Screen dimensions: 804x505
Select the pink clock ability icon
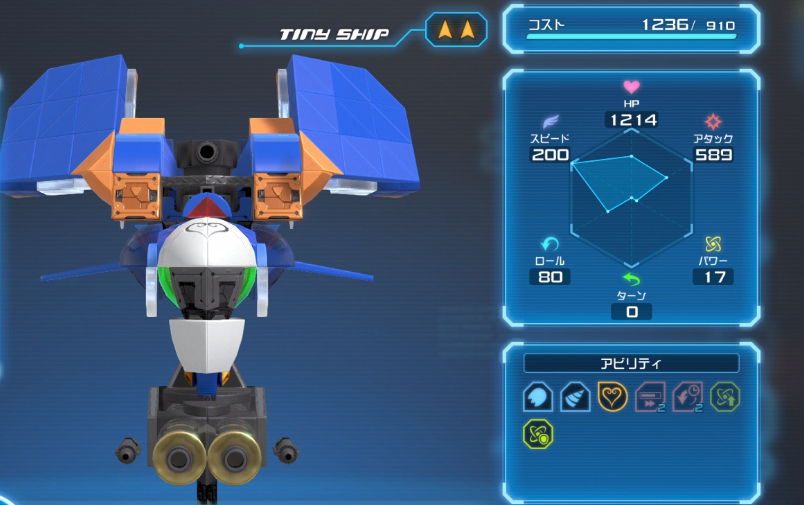tap(687, 397)
